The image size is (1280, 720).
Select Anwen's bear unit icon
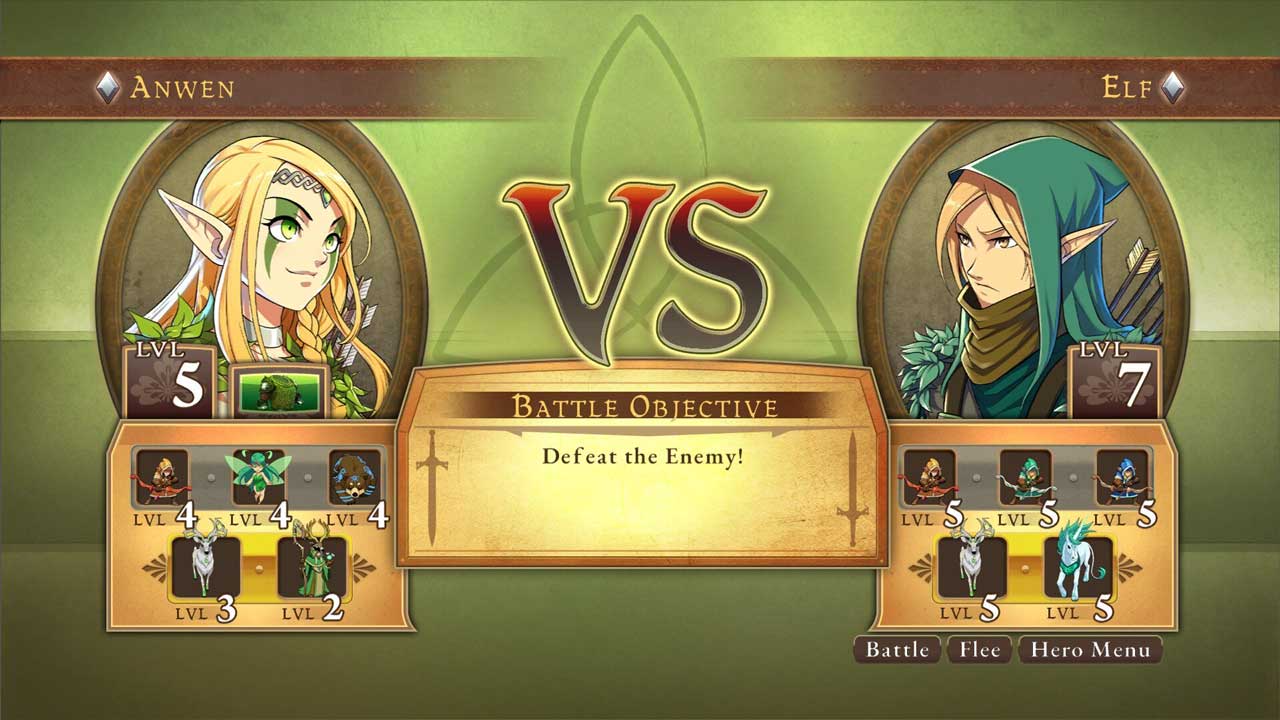355,477
